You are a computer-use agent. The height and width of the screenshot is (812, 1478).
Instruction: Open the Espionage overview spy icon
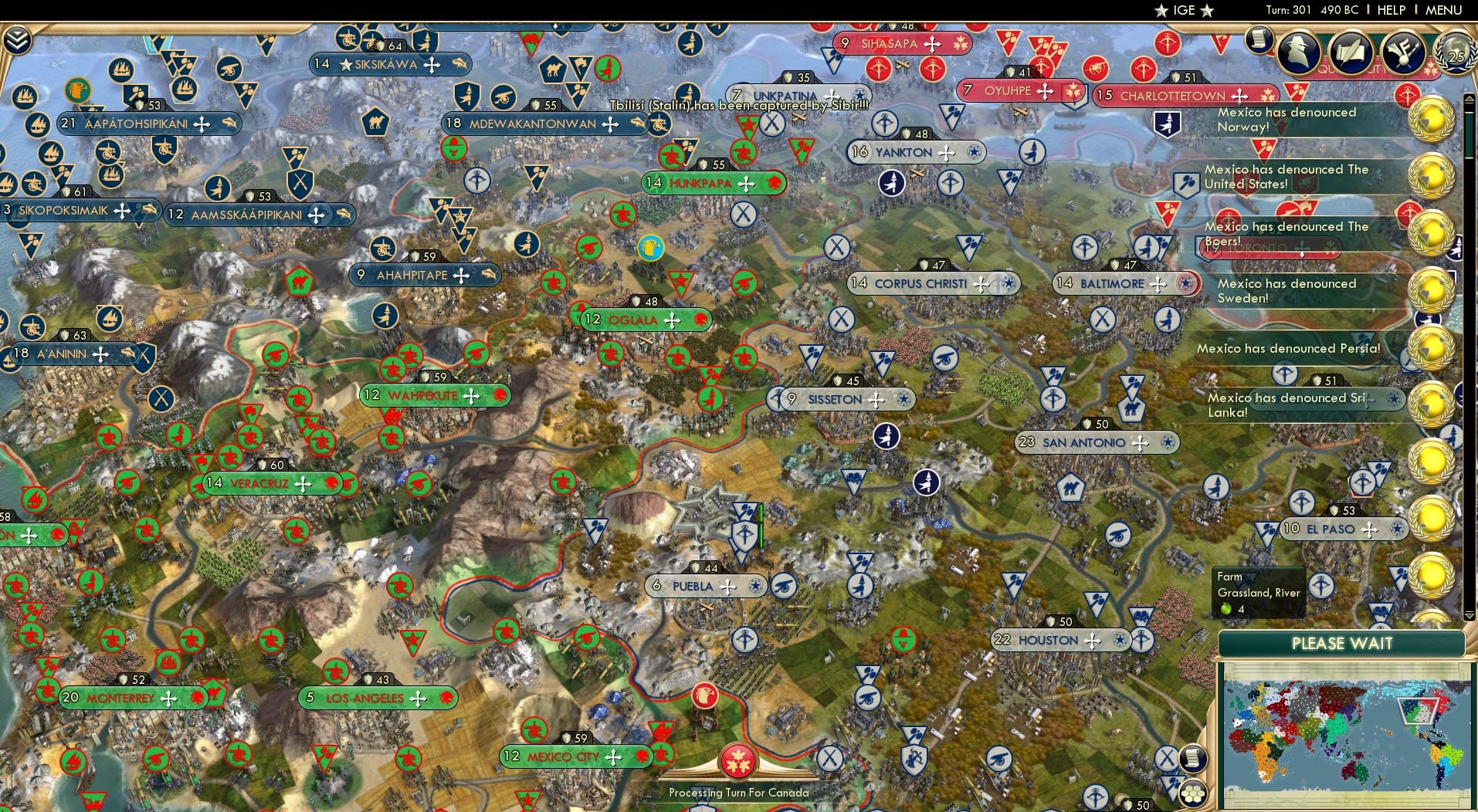pyautogui.click(x=1298, y=53)
